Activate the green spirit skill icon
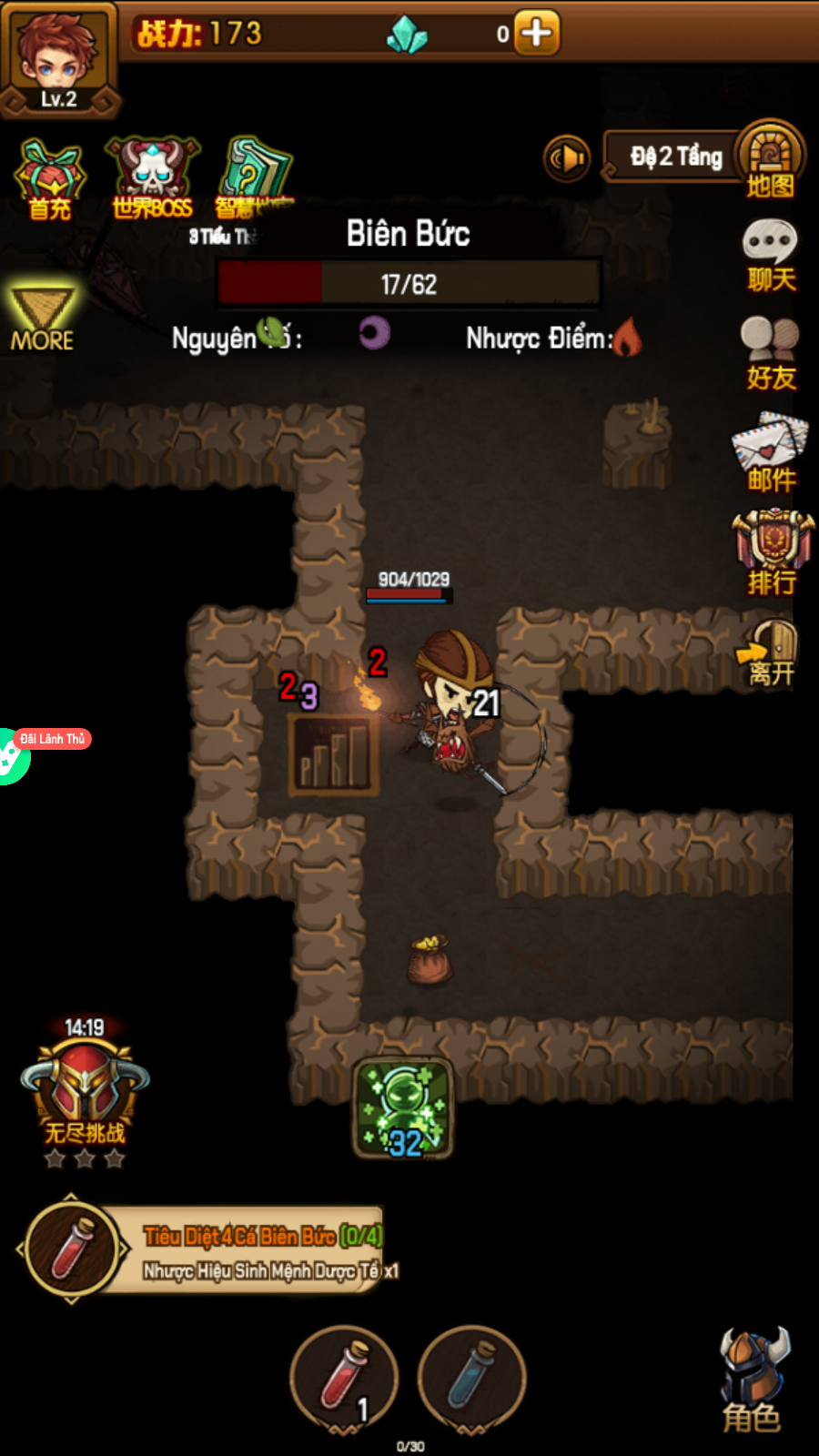 coord(403,1107)
